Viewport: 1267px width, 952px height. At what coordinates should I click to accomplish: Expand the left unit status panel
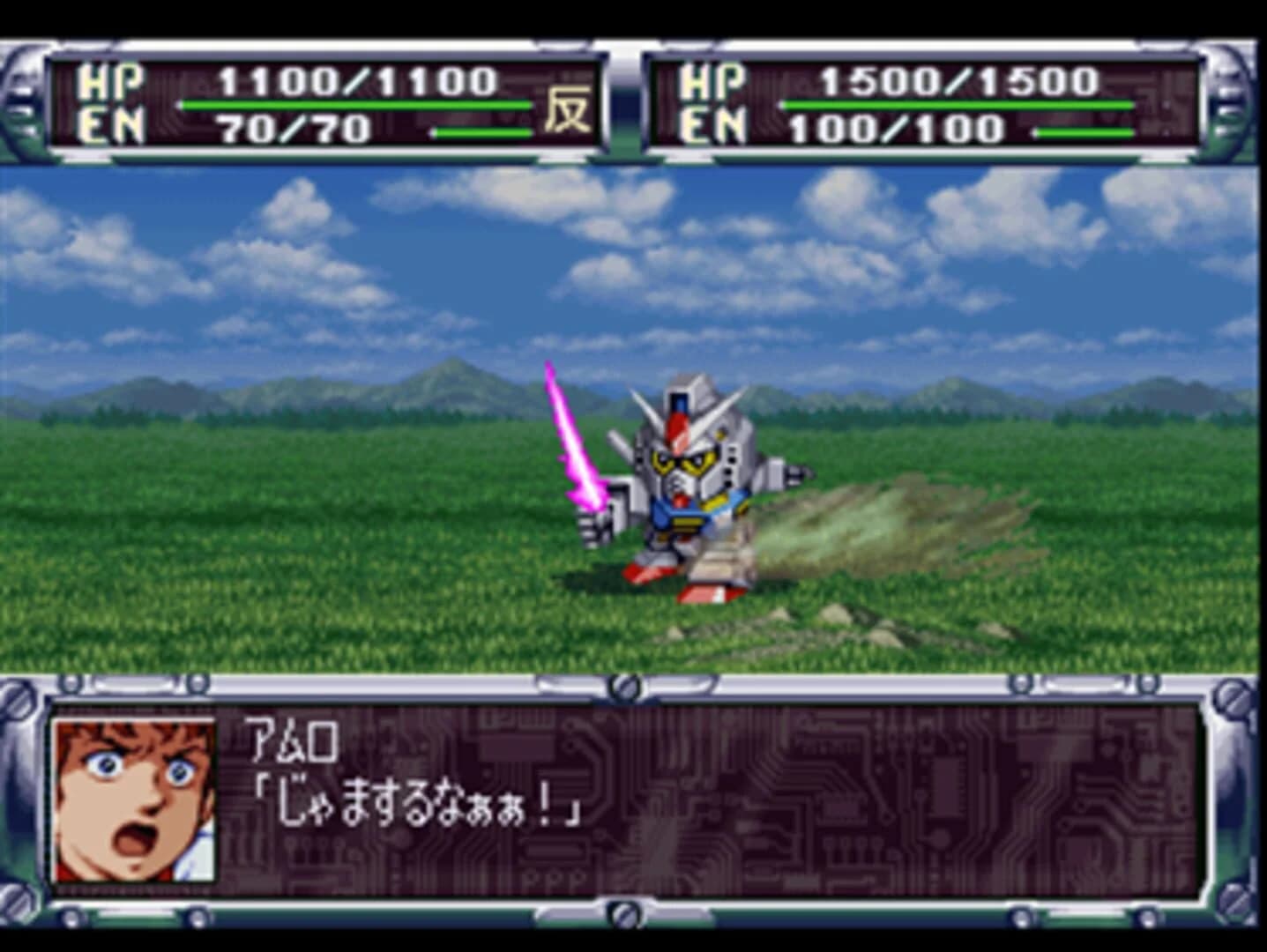(x=326, y=101)
